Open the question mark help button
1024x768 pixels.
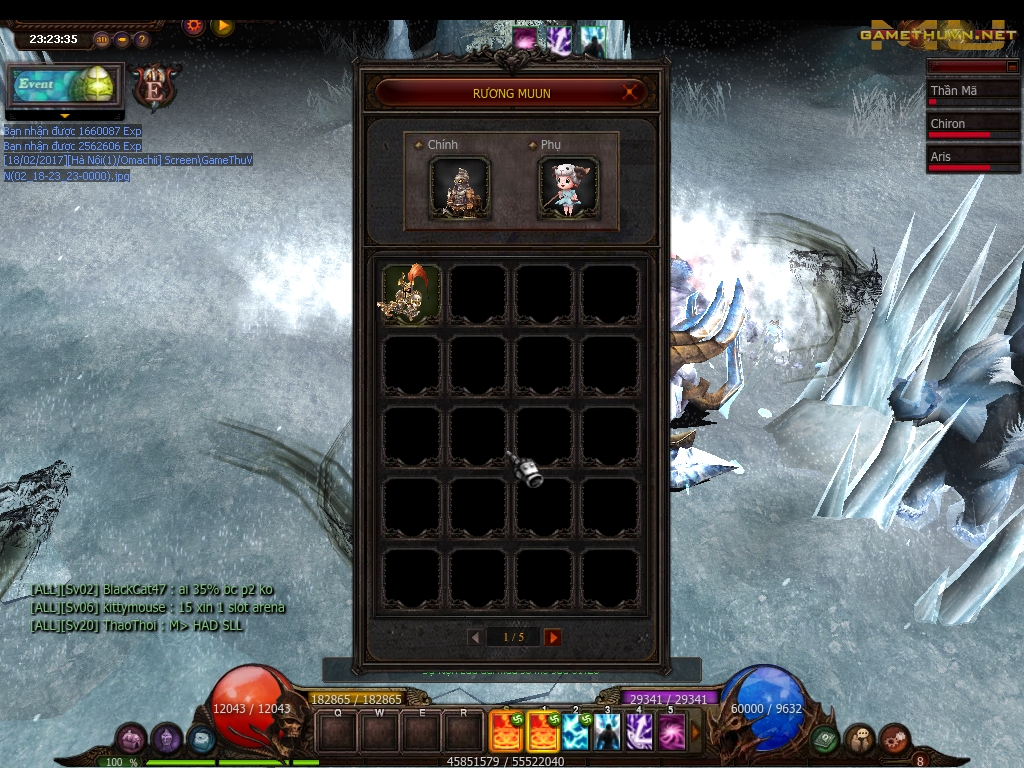click(142, 40)
